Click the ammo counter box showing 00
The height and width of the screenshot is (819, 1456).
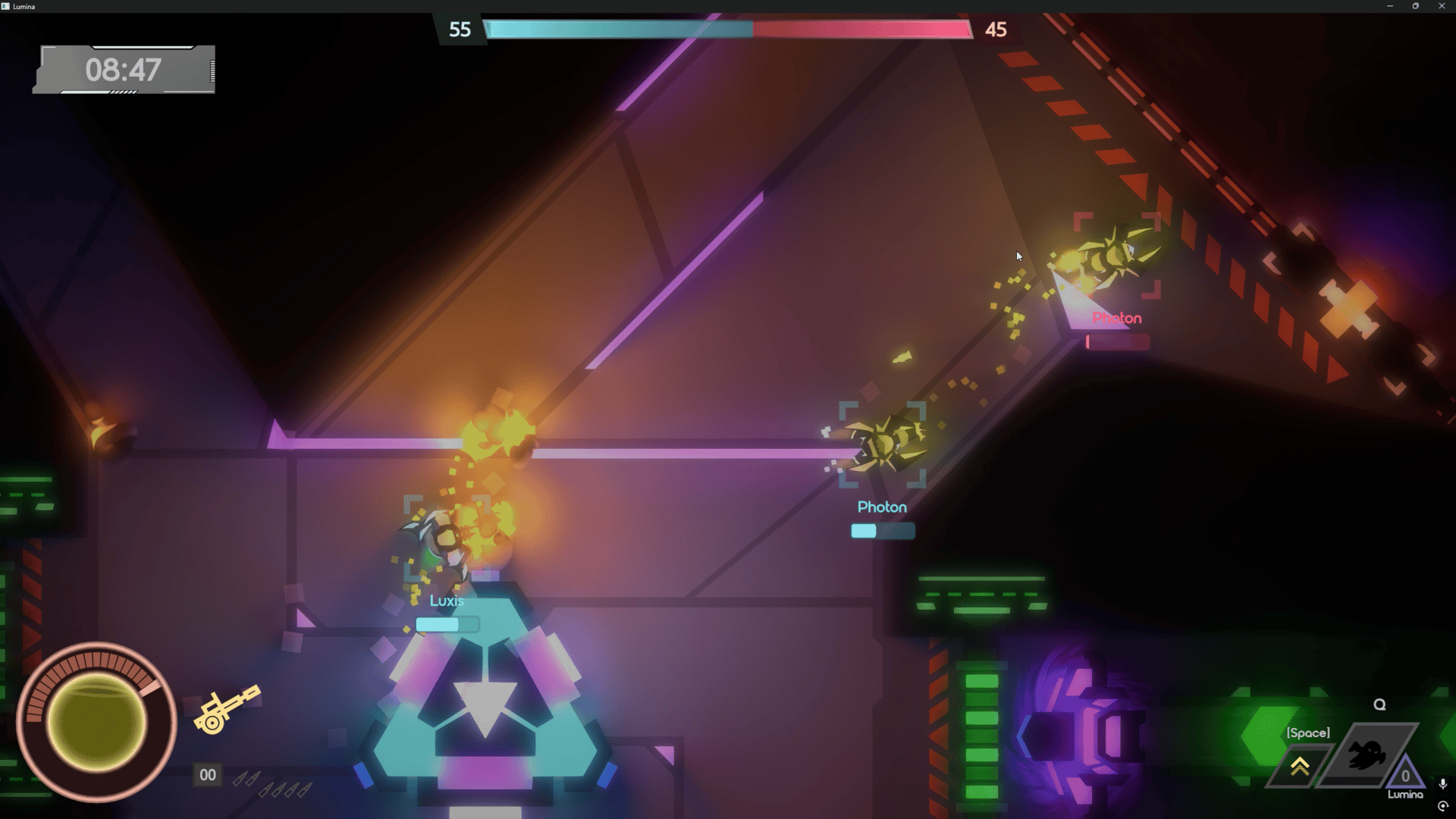pos(207,774)
